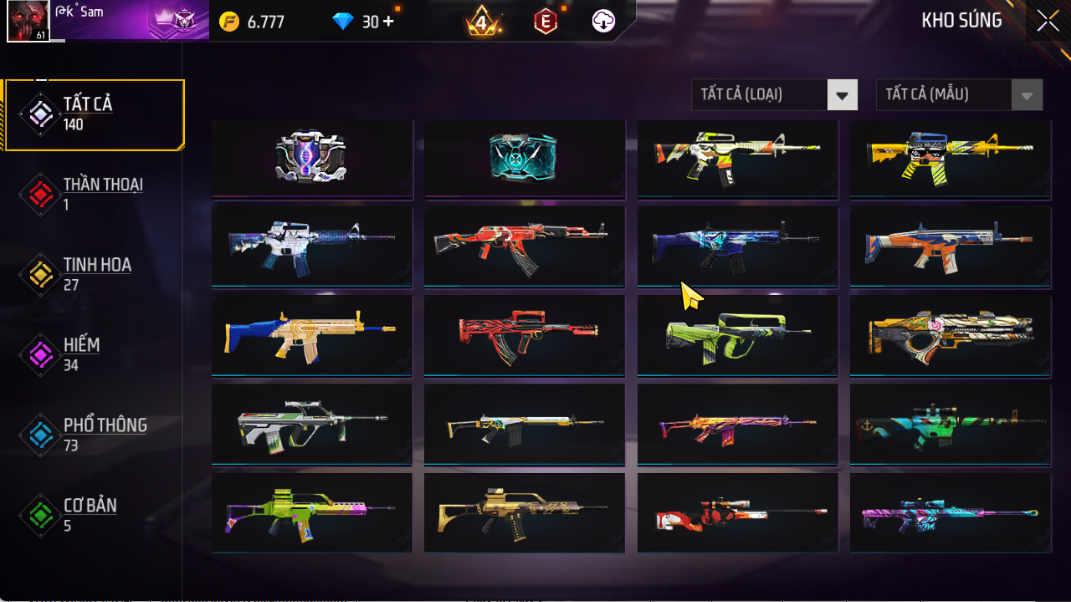Image resolution: width=1071 pixels, height=602 pixels.
Task: Open the gold crown rank 4 badge
Action: (484, 21)
